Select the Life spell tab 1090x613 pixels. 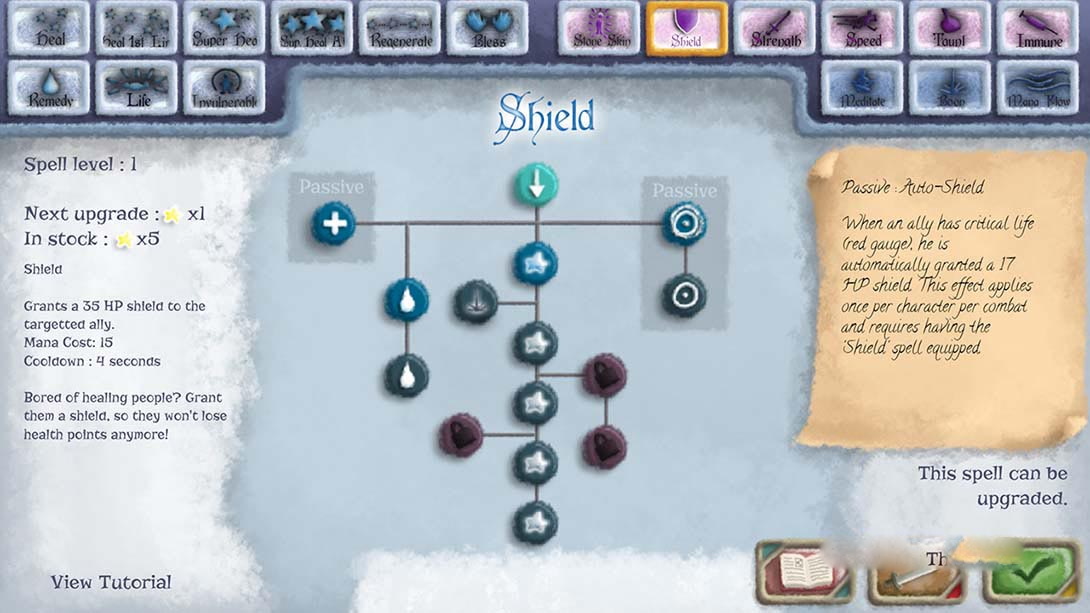[x=137, y=88]
